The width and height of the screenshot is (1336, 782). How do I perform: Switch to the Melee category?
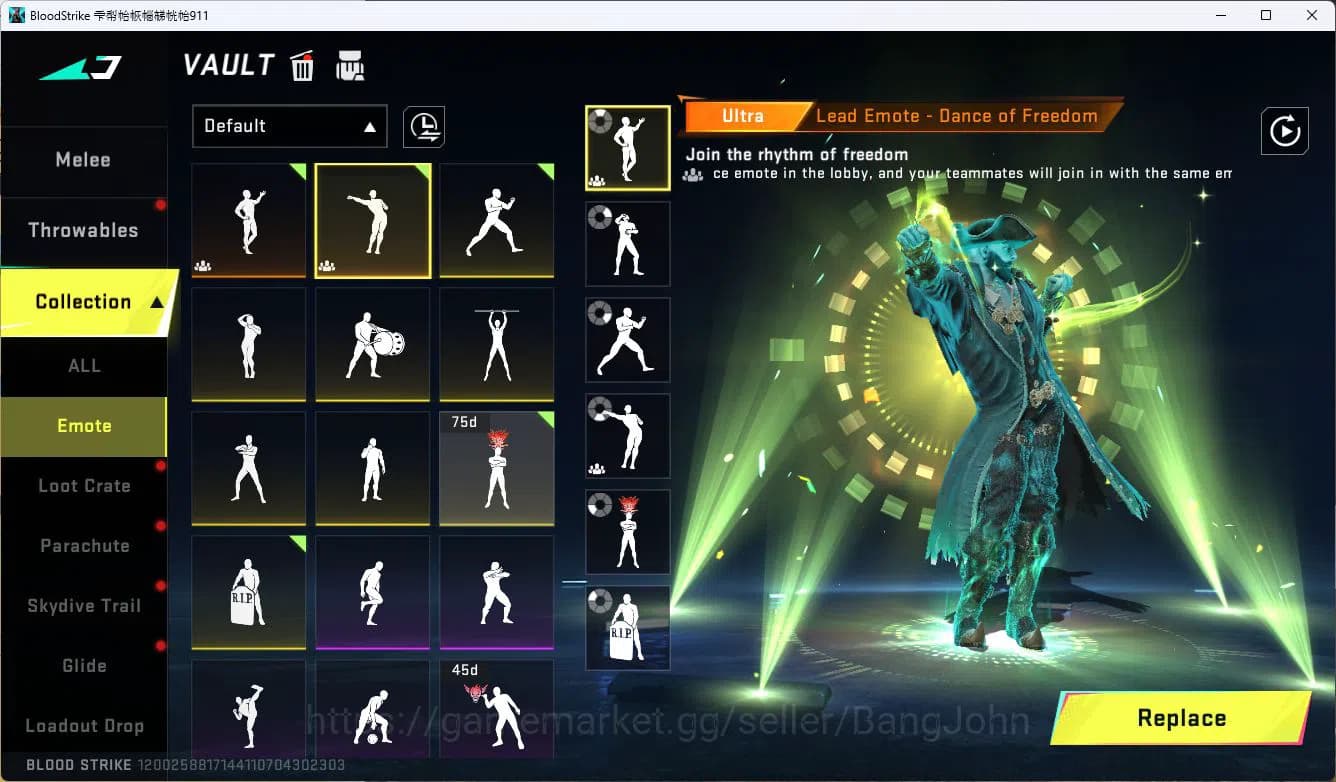pos(83,159)
